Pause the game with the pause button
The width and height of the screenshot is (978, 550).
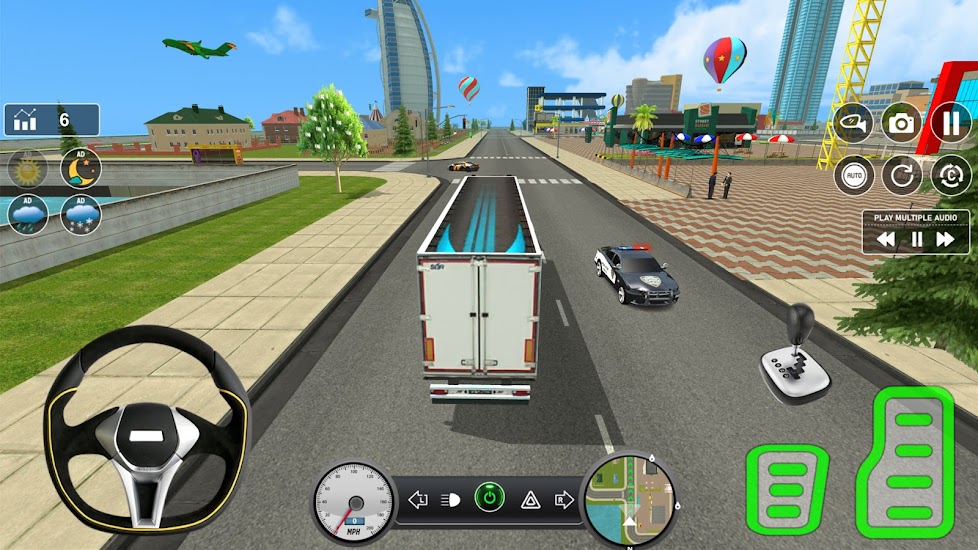pos(951,123)
